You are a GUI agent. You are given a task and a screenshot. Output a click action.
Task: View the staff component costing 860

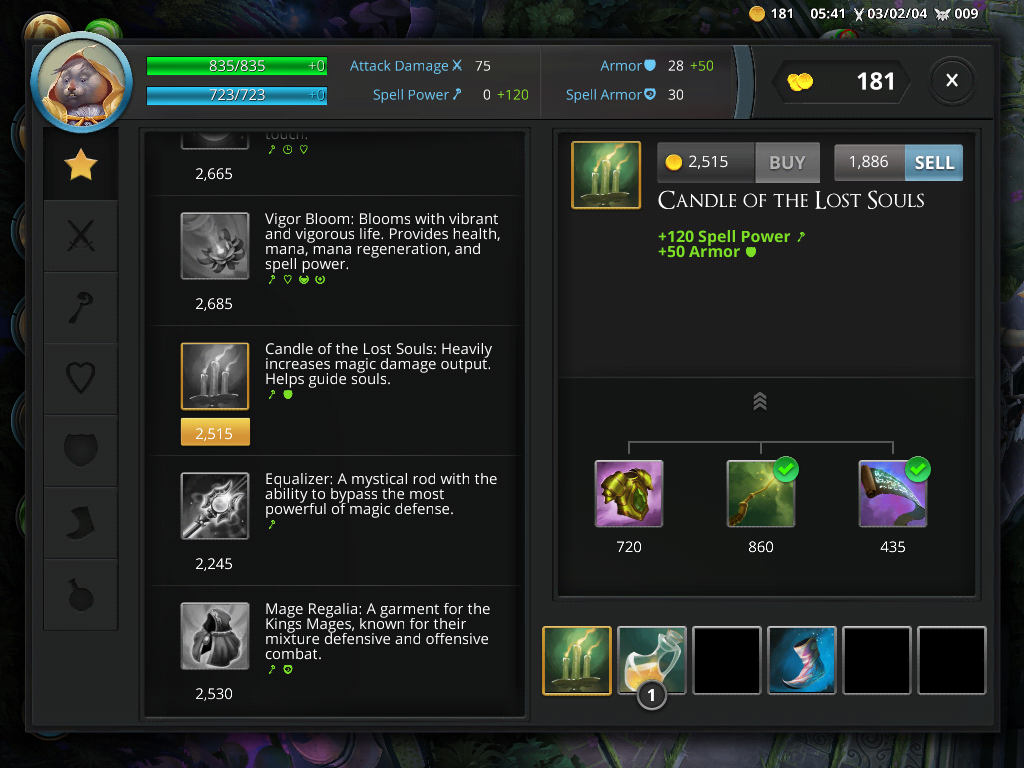761,494
